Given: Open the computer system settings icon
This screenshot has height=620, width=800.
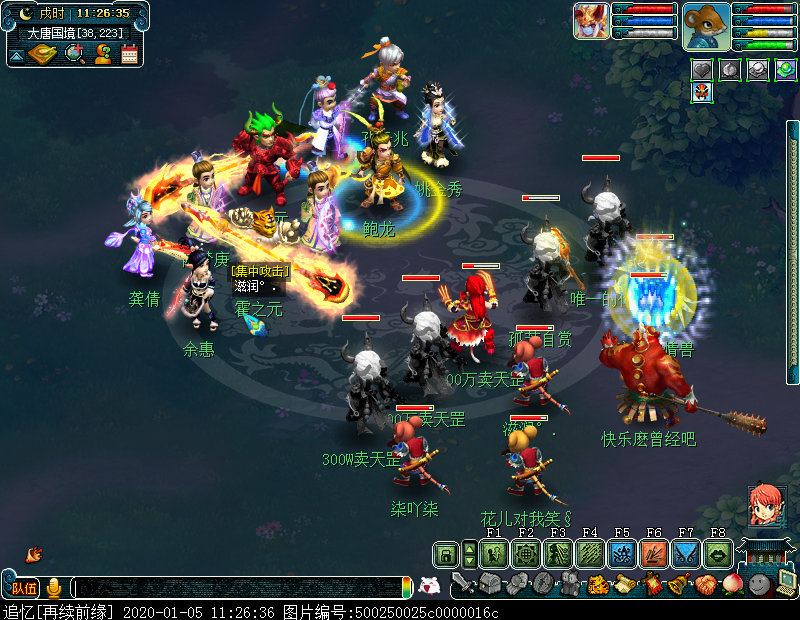Looking at the screenshot, I should pyautogui.click(x=784, y=584).
